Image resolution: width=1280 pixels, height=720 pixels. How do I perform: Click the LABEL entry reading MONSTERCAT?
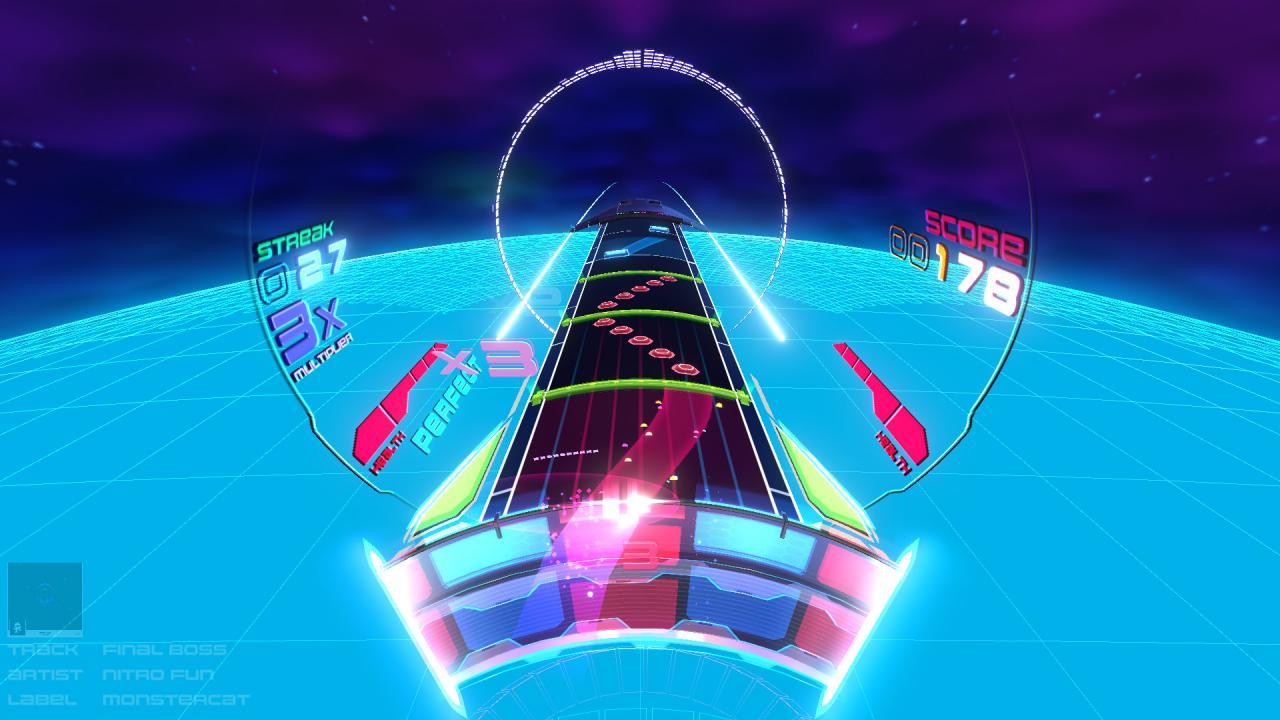point(175,700)
